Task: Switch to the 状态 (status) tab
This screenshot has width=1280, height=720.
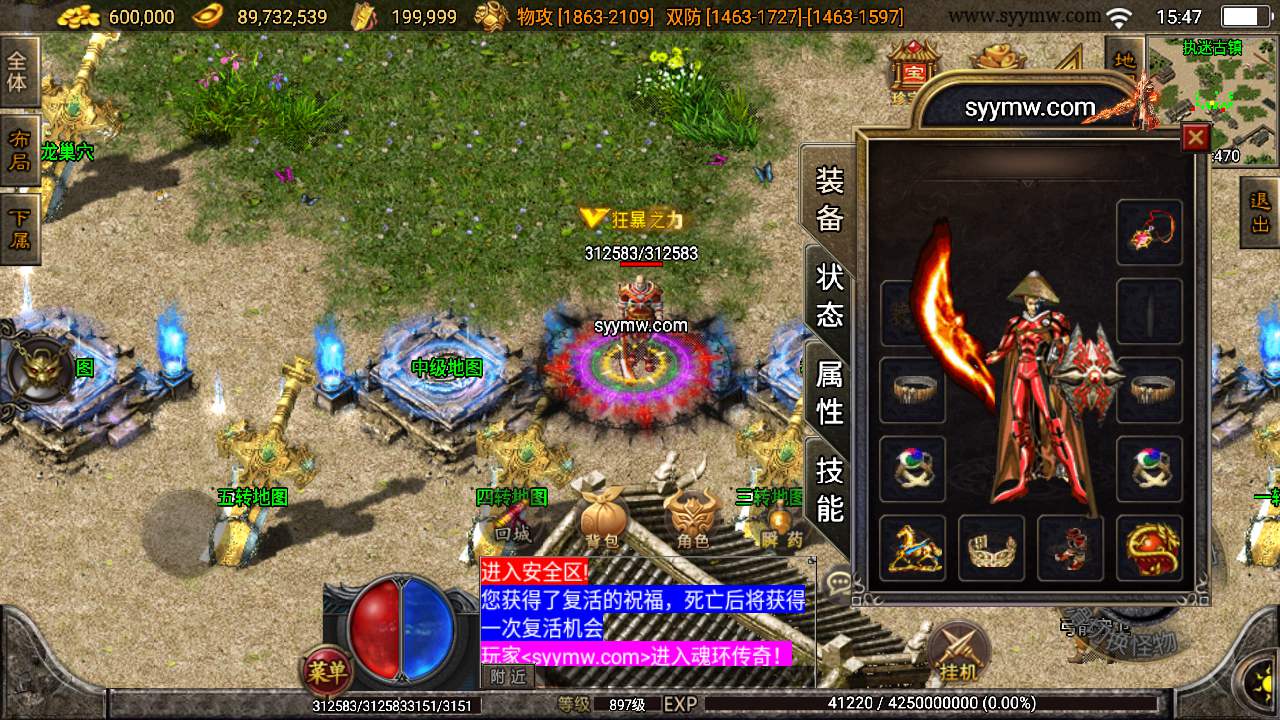Action: coord(830,296)
